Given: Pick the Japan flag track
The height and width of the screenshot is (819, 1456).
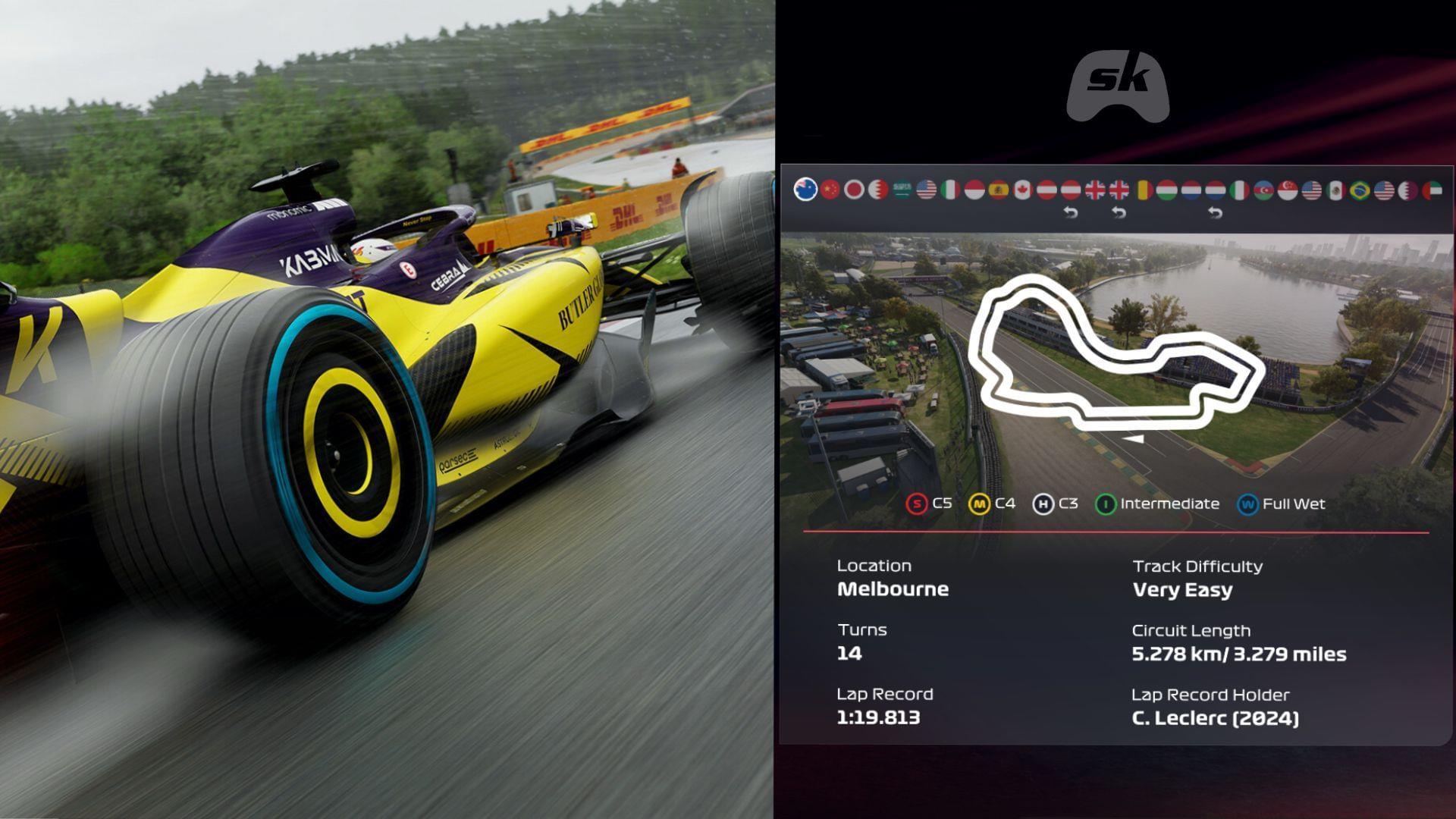Looking at the screenshot, I should [855, 190].
